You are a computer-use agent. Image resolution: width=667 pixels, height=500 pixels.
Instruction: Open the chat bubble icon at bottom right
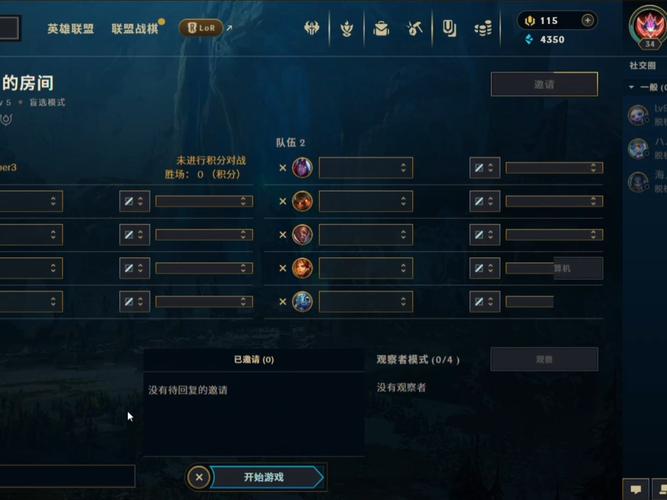tap(636, 489)
